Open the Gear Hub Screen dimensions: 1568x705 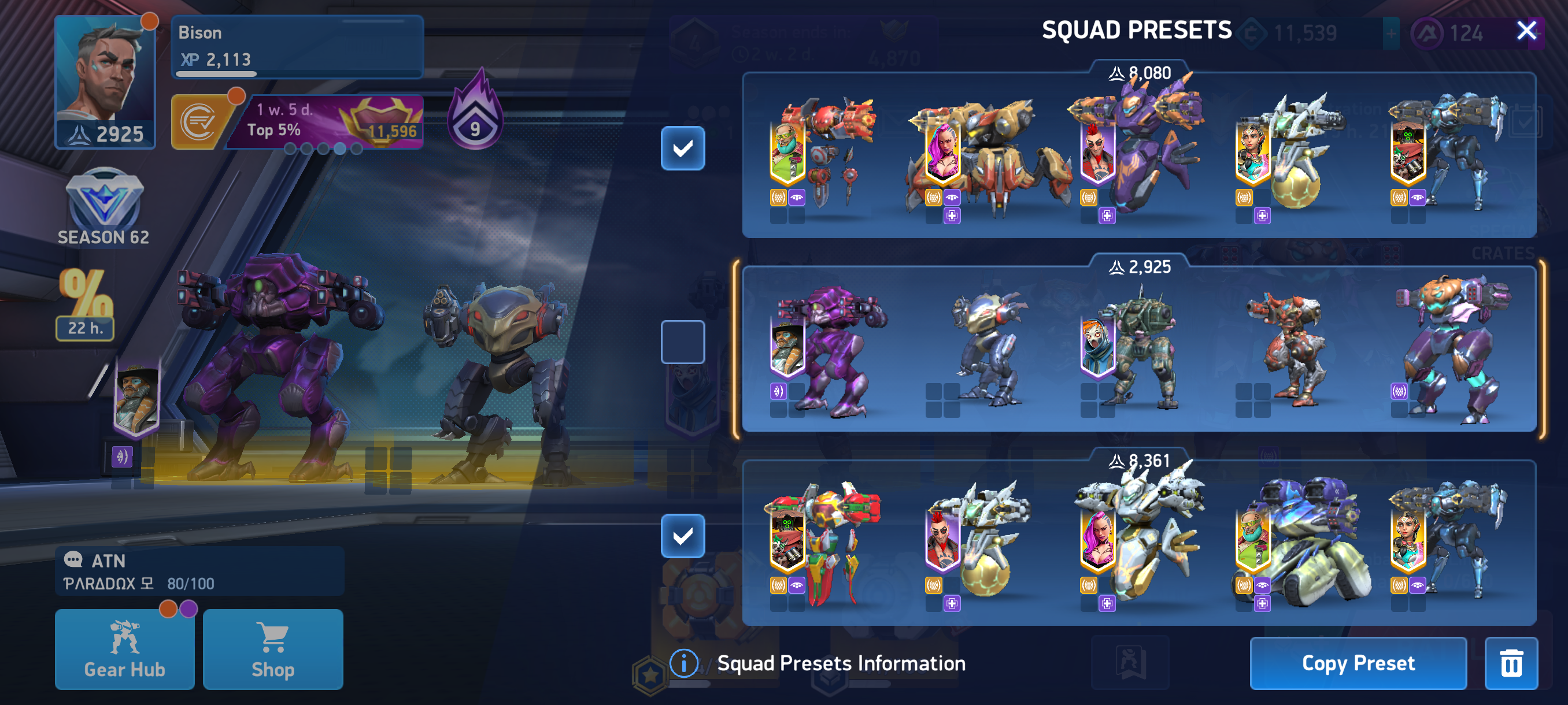(x=125, y=648)
